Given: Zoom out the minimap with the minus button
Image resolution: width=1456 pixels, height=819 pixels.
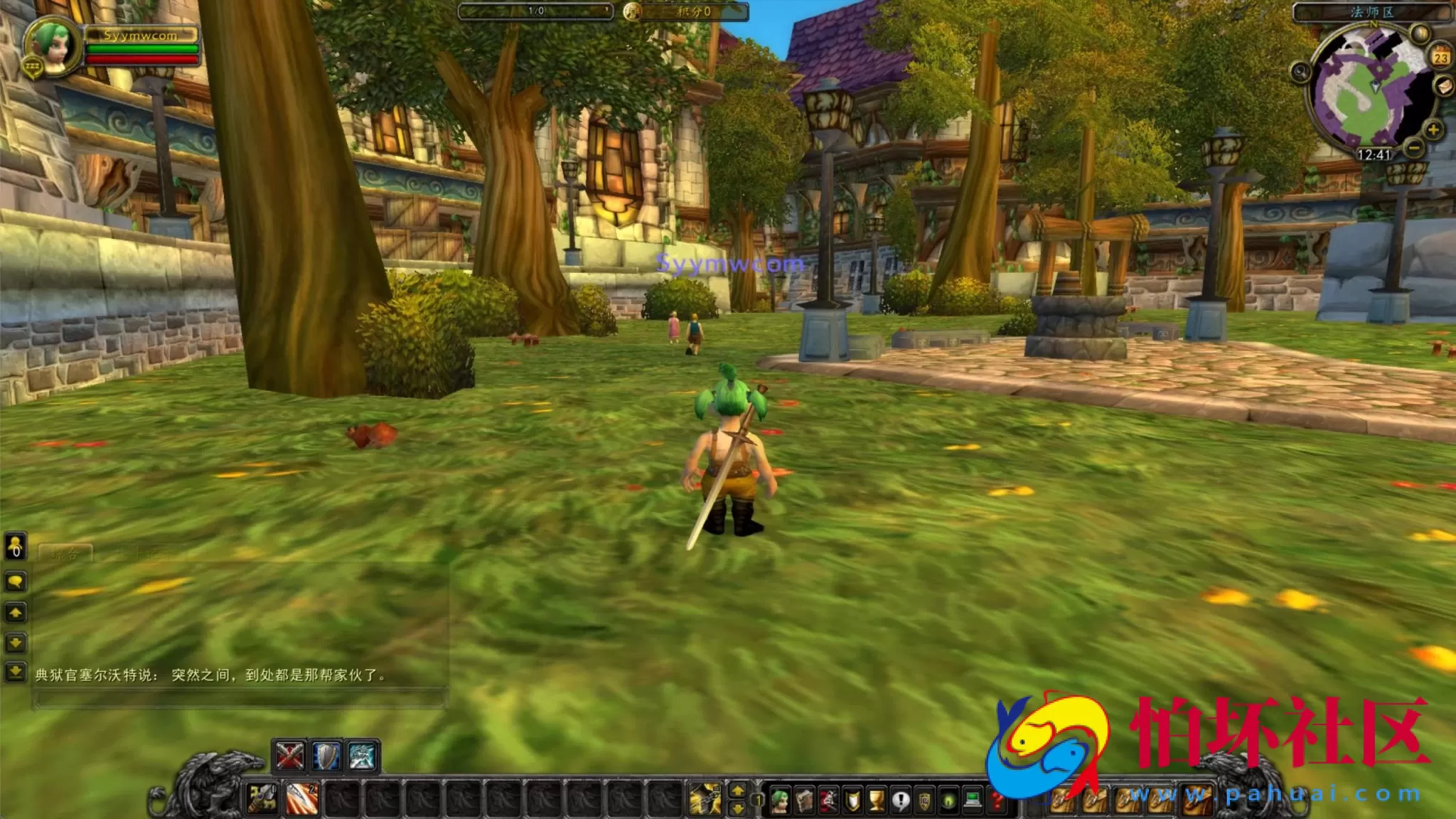Looking at the screenshot, I should 1415,147.
